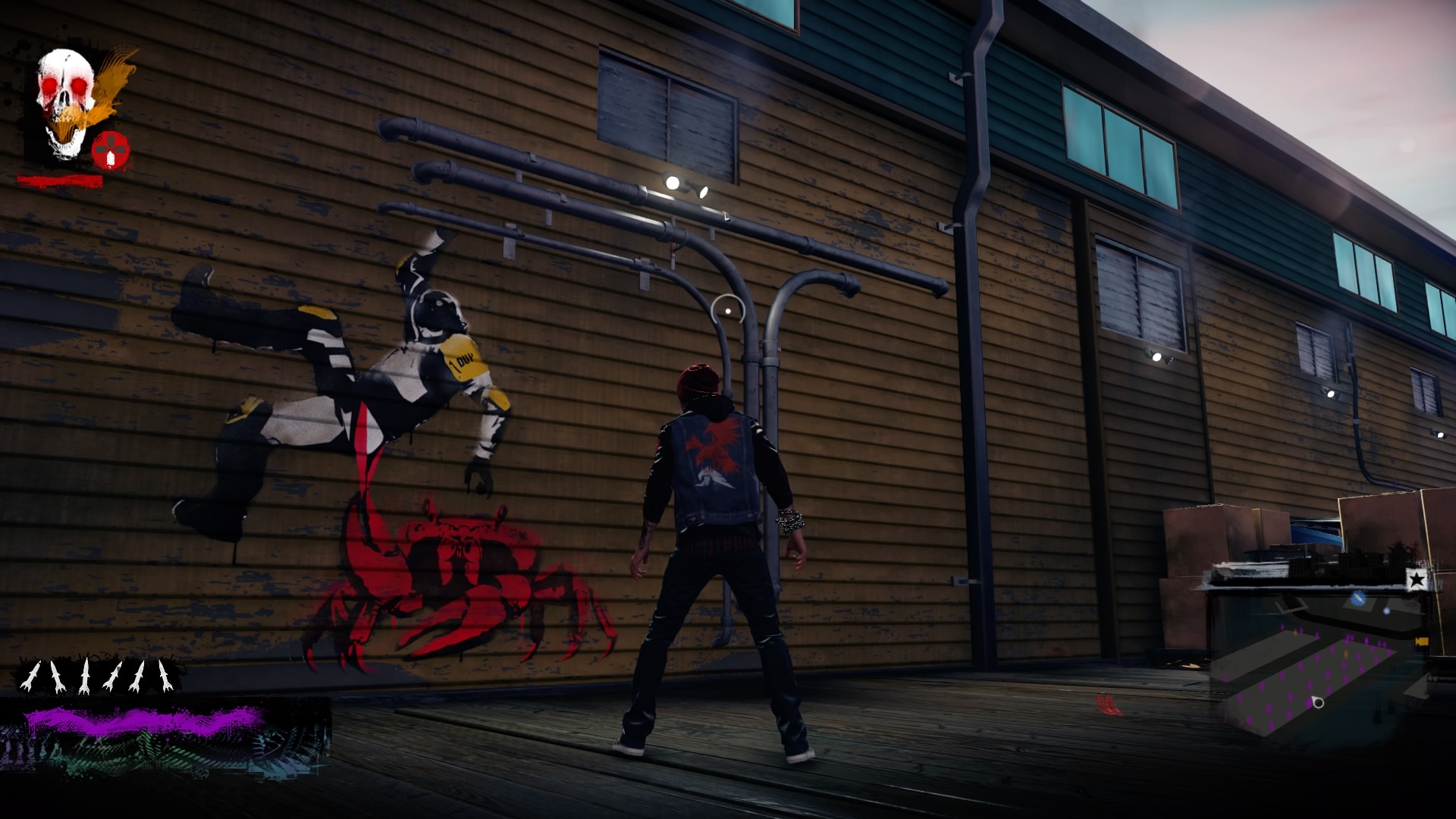This screenshot has height=819, width=1456.
Task: Click the player position arrow on minimap
Action: 1317,703
